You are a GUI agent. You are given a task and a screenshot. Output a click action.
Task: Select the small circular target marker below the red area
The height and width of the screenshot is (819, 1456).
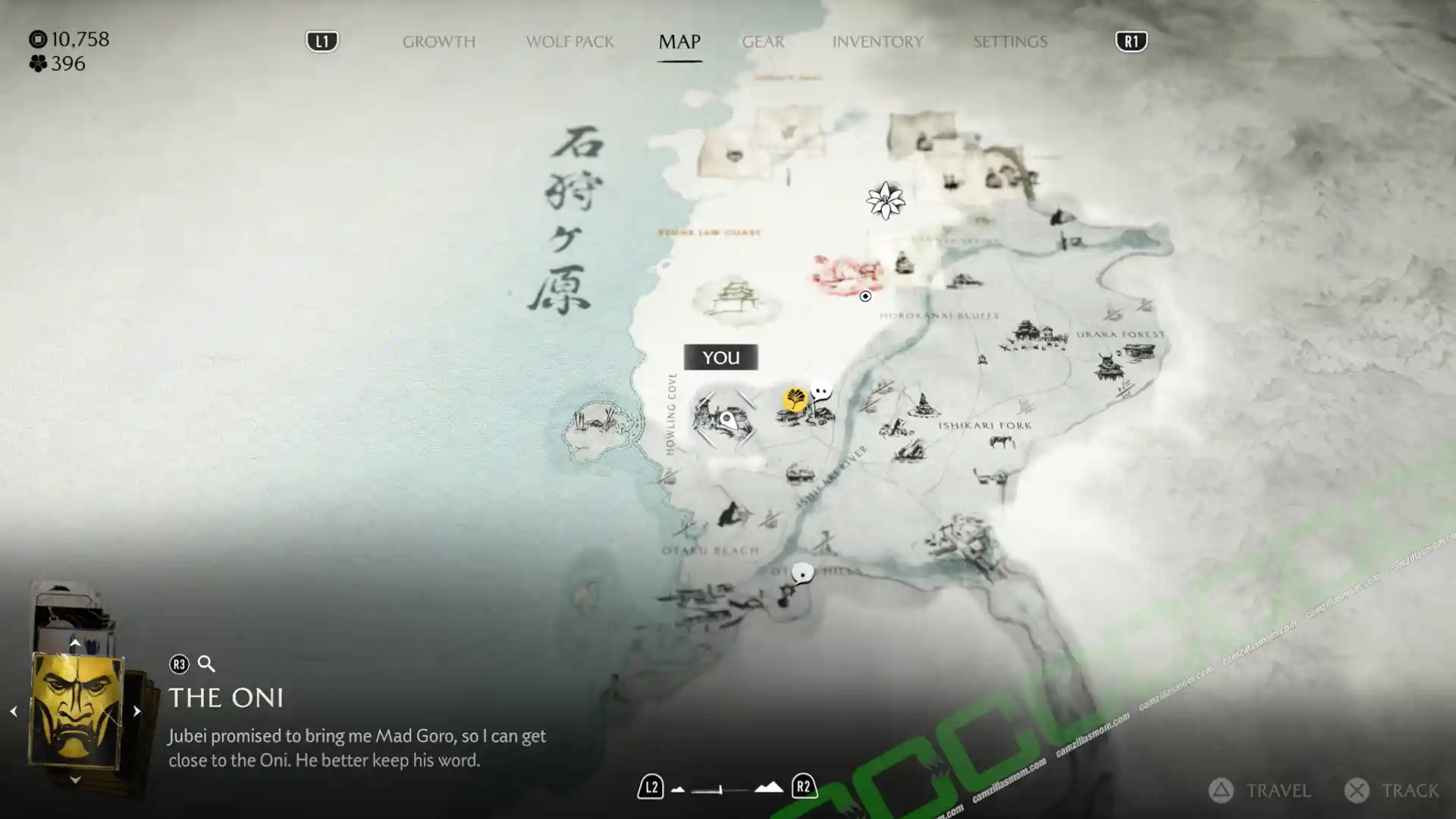coord(865,297)
